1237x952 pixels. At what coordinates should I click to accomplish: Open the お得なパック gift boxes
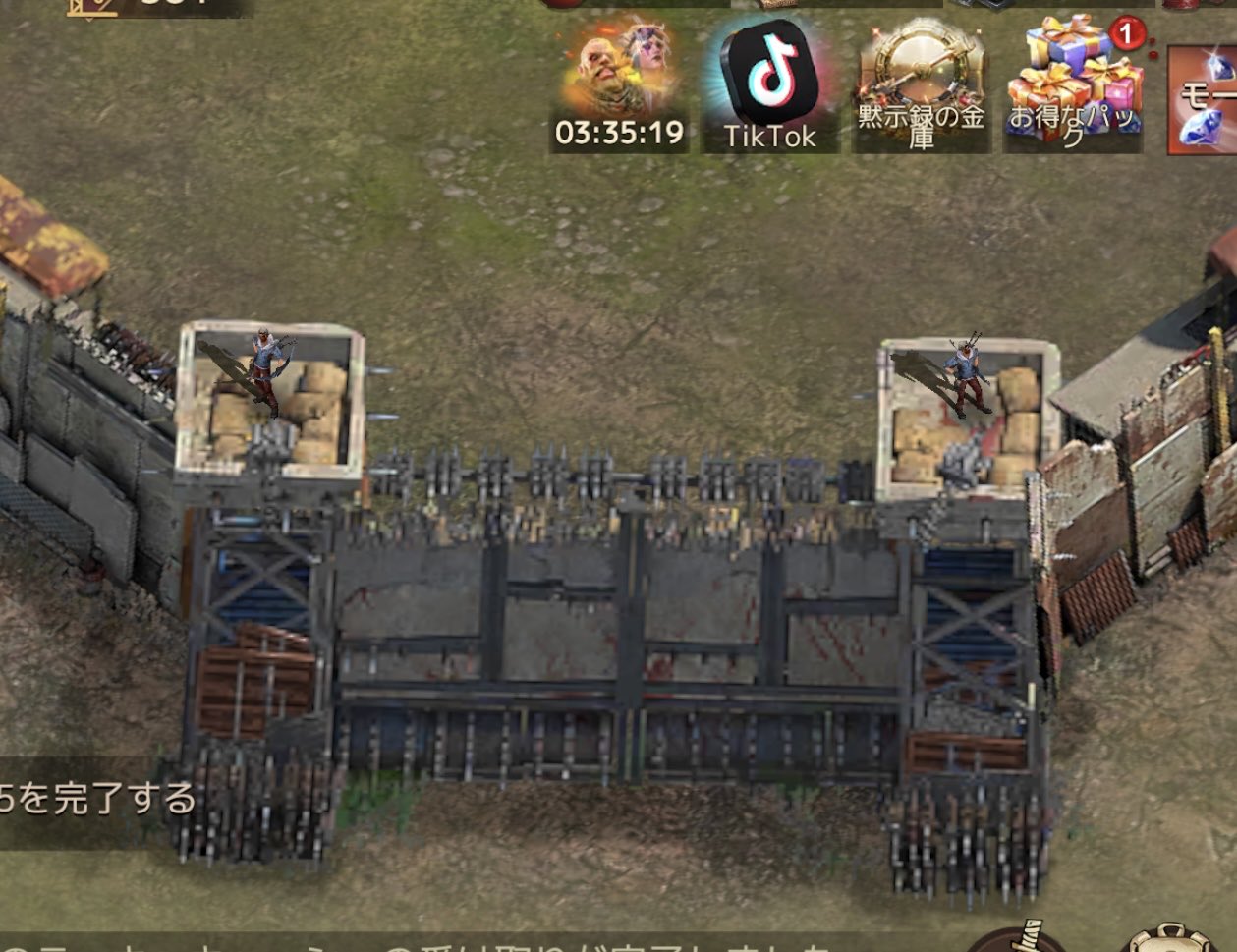[x=1074, y=84]
